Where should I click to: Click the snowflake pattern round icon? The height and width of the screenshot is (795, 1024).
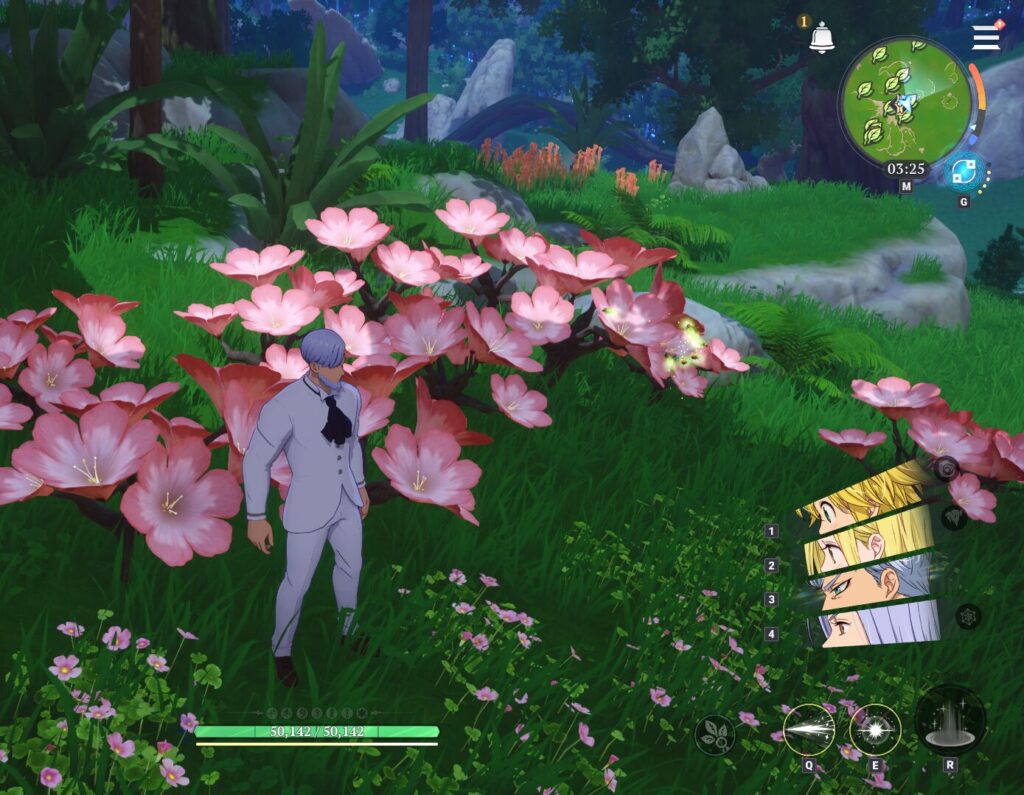tap(967, 616)
